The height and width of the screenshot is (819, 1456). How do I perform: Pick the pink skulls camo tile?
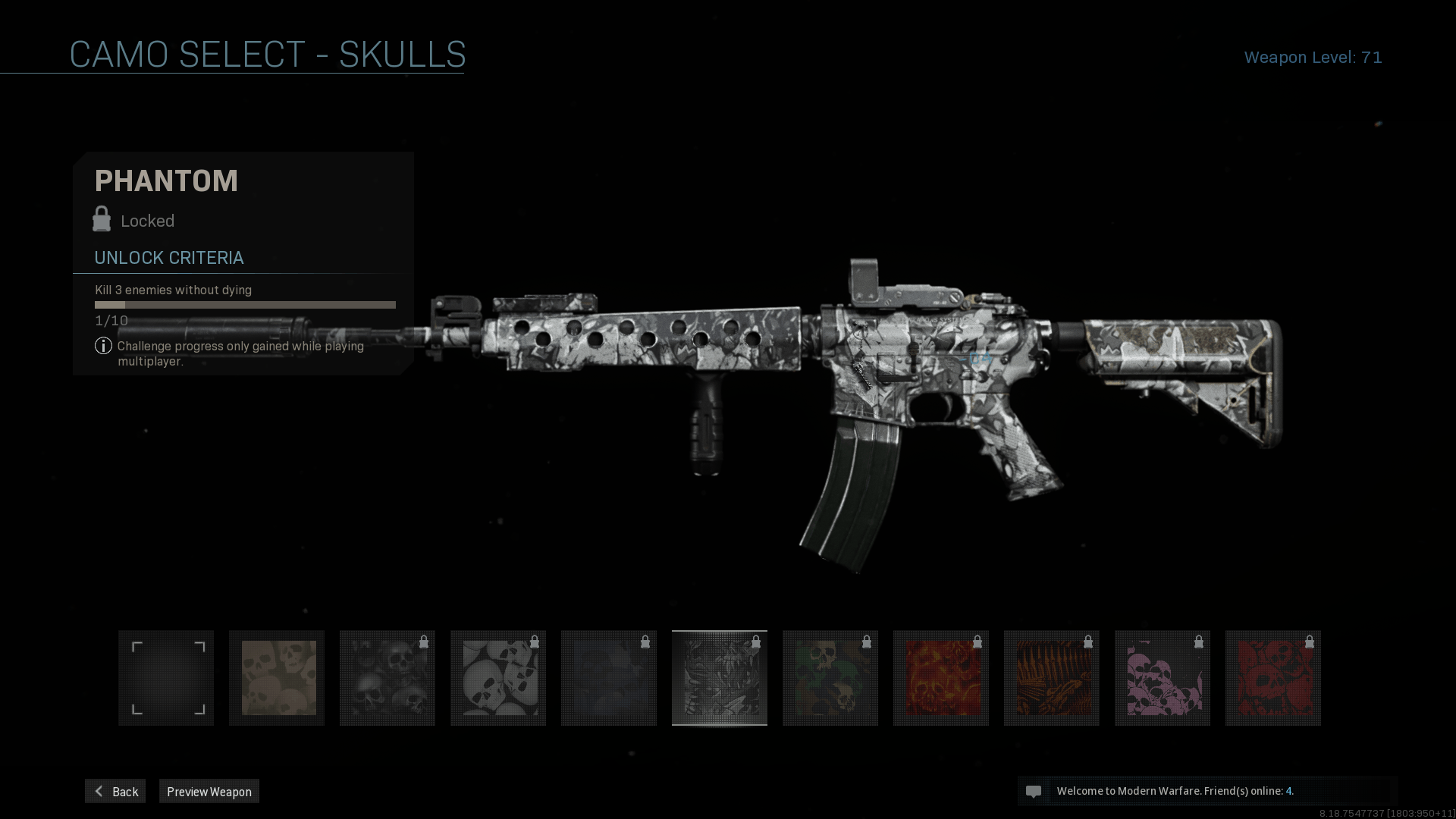[x=1163, y=678]
